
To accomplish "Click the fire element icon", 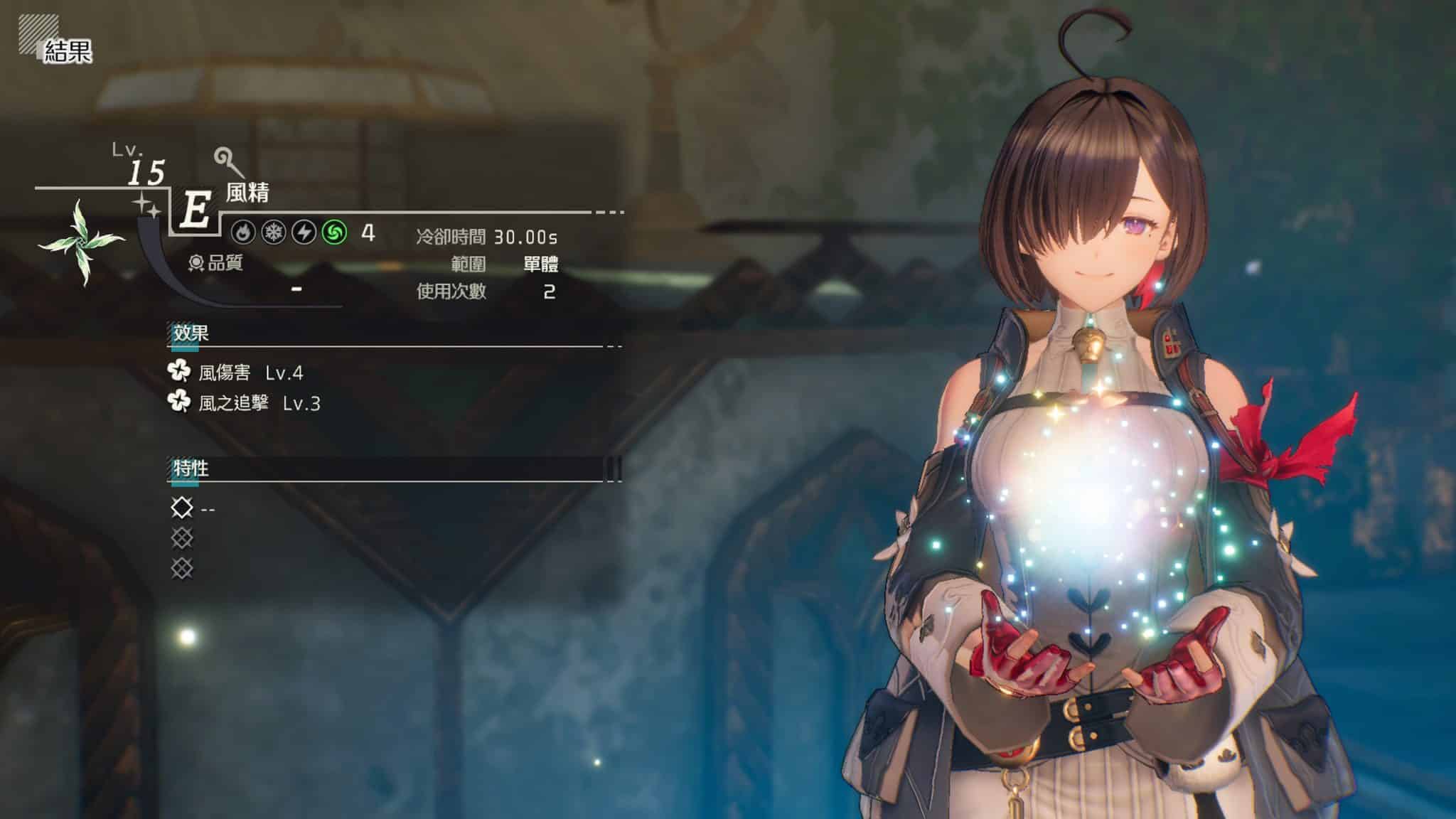I will coord(244,232).
